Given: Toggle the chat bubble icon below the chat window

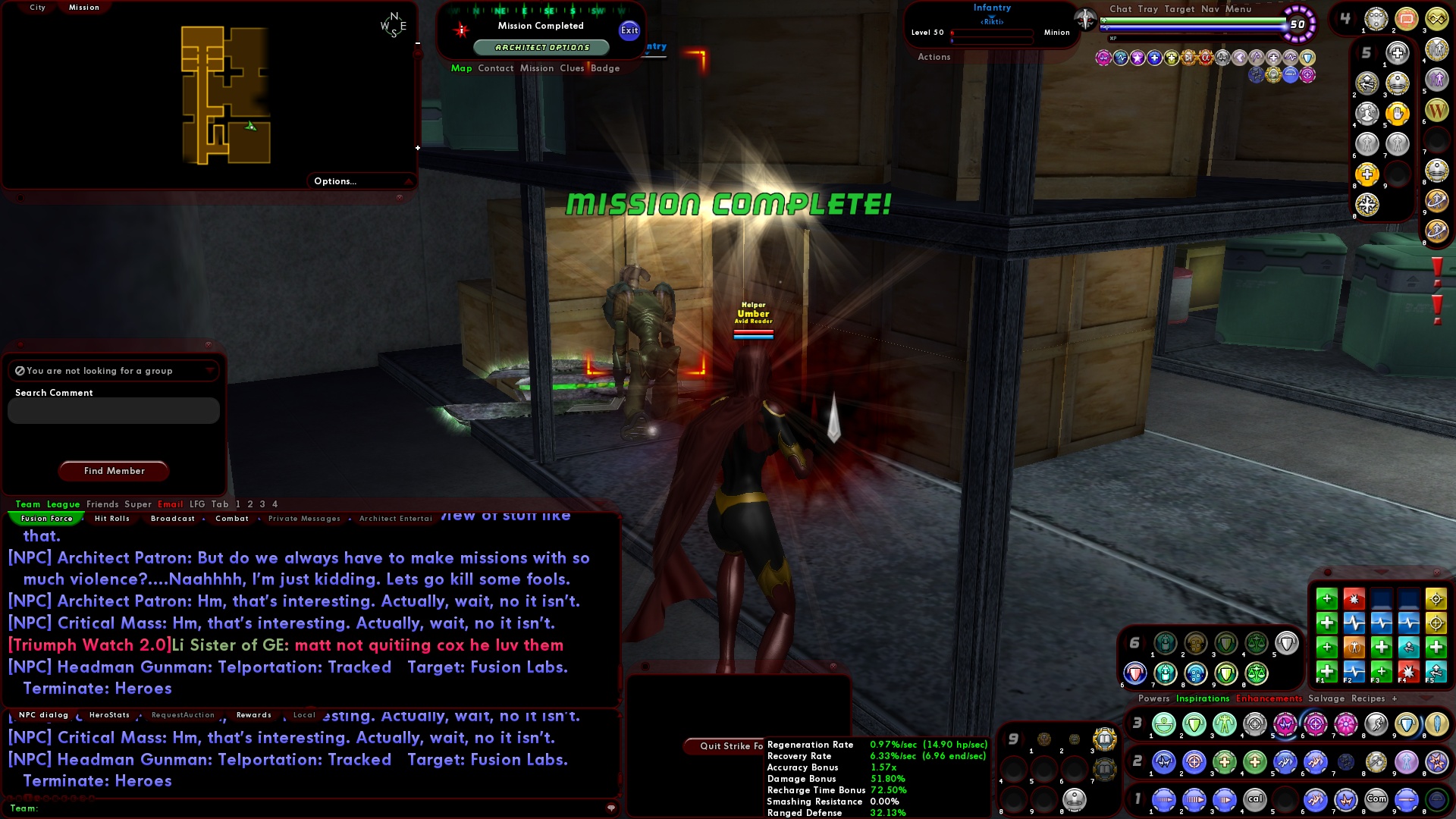Looking at the screenshot, I should [611, 809].
